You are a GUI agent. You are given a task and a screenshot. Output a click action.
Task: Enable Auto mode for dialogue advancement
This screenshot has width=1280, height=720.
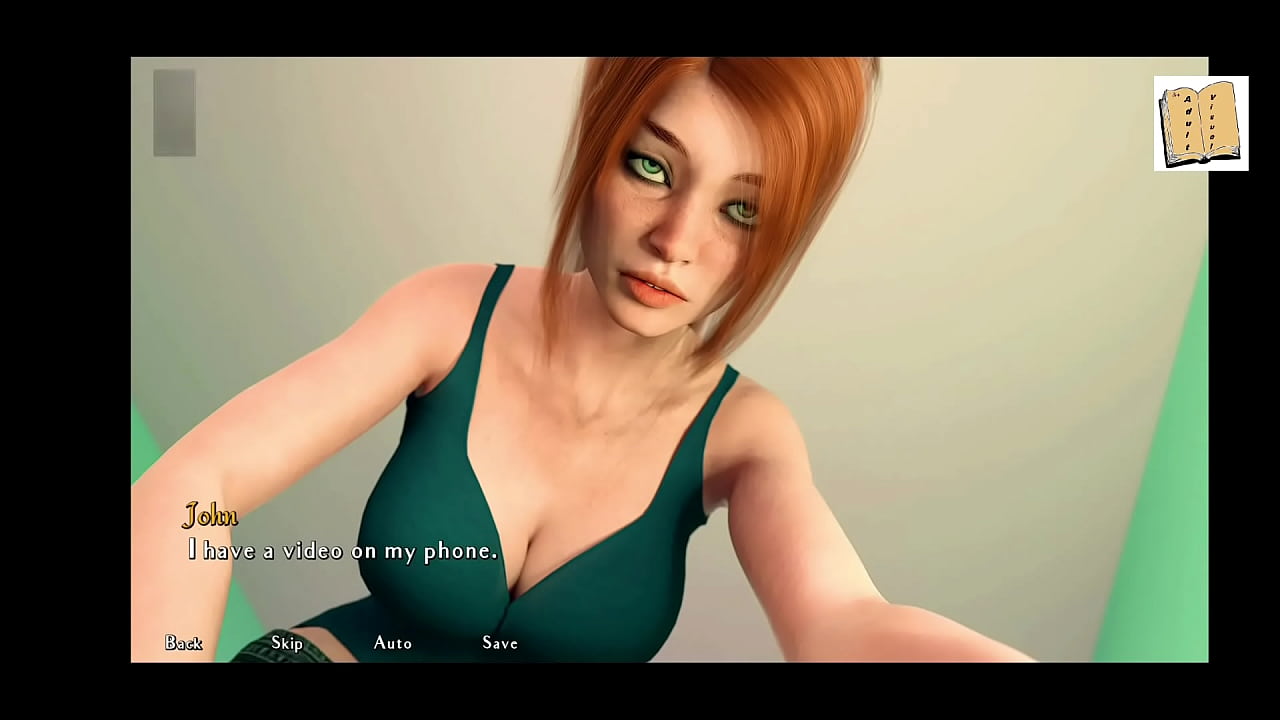[x=392, y=644]
